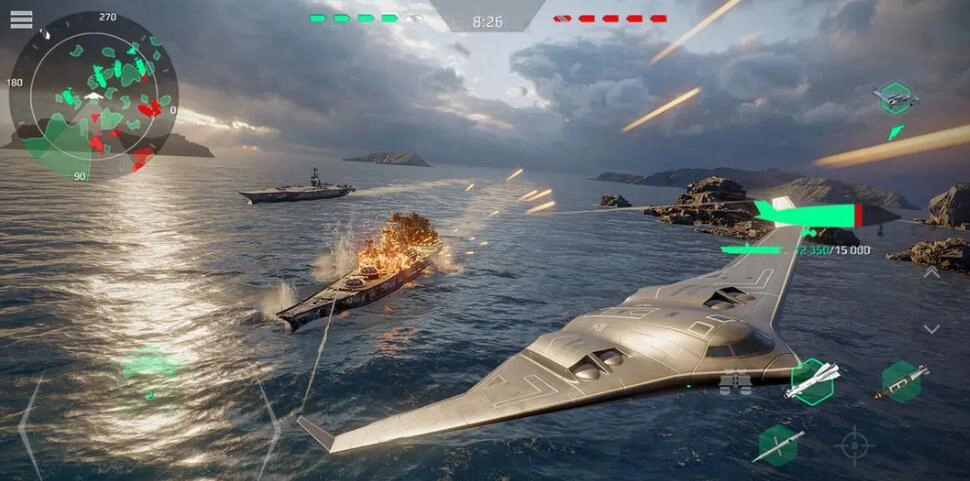Activate the slim rocket weapon

778,445
